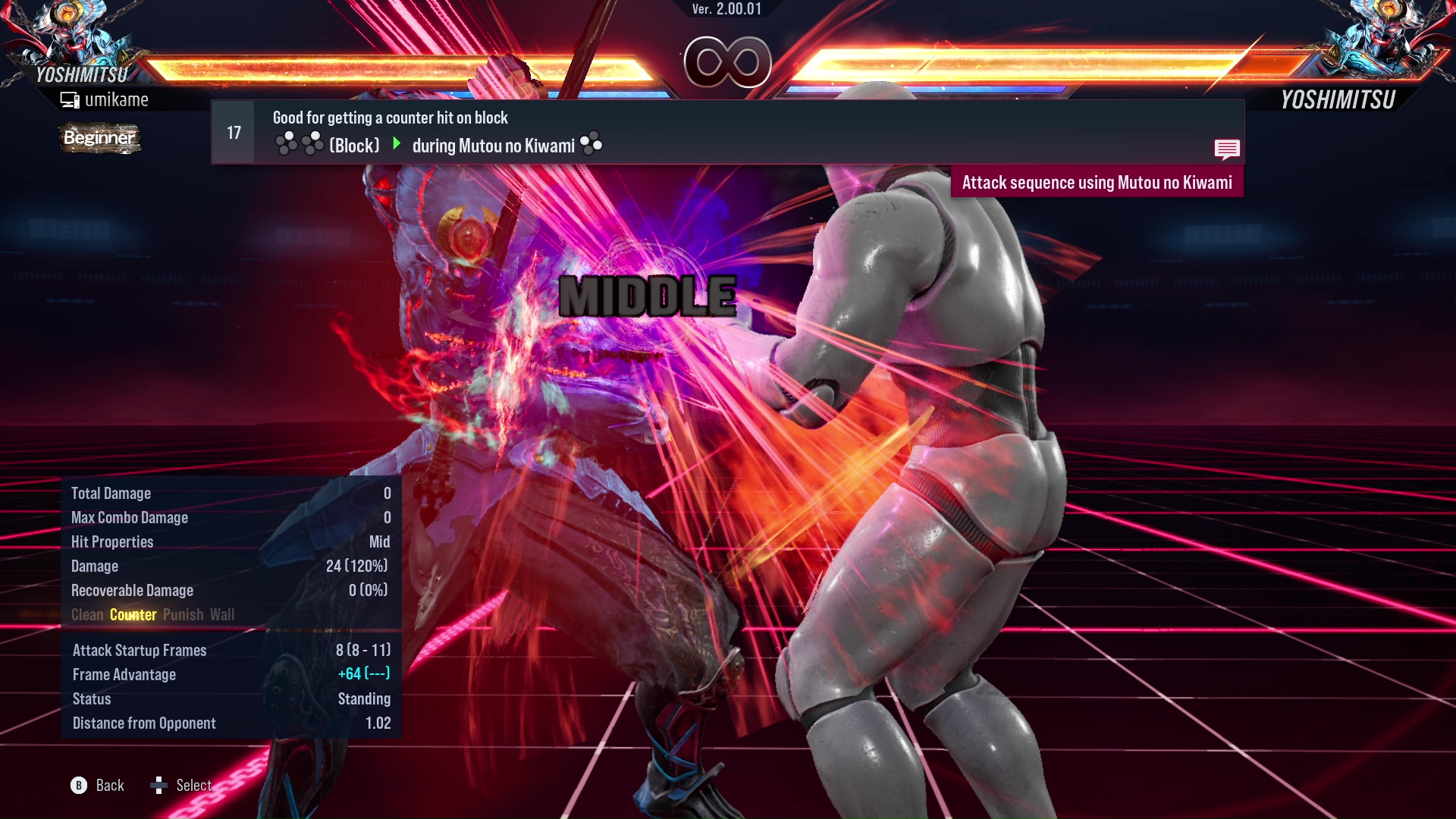Enable the Clean hit display option
Viewport: 1456px width, 819px height.
pyautogui.click(x=86, y=614)
